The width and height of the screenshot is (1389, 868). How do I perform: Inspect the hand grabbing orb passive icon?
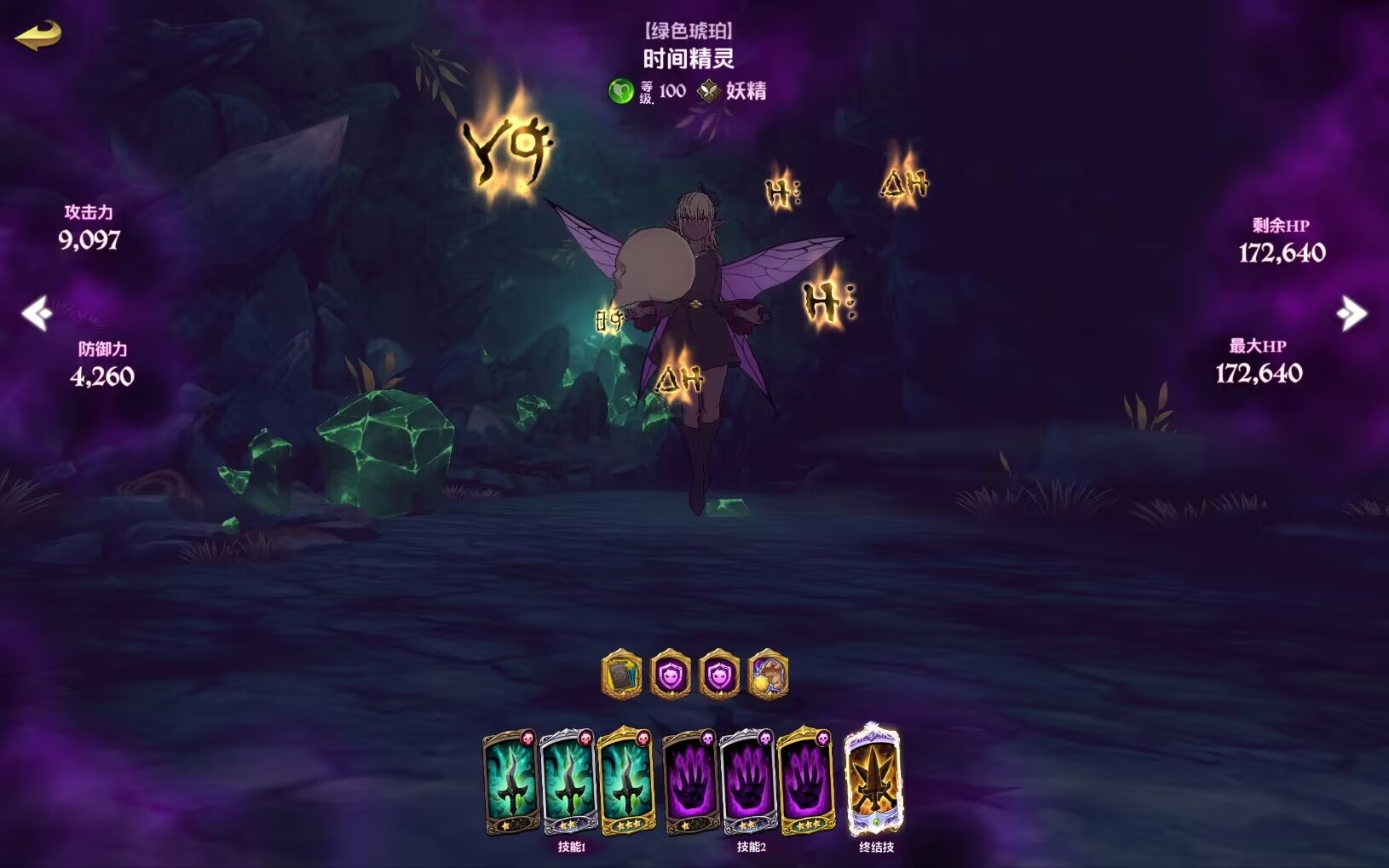coord(768,676)
